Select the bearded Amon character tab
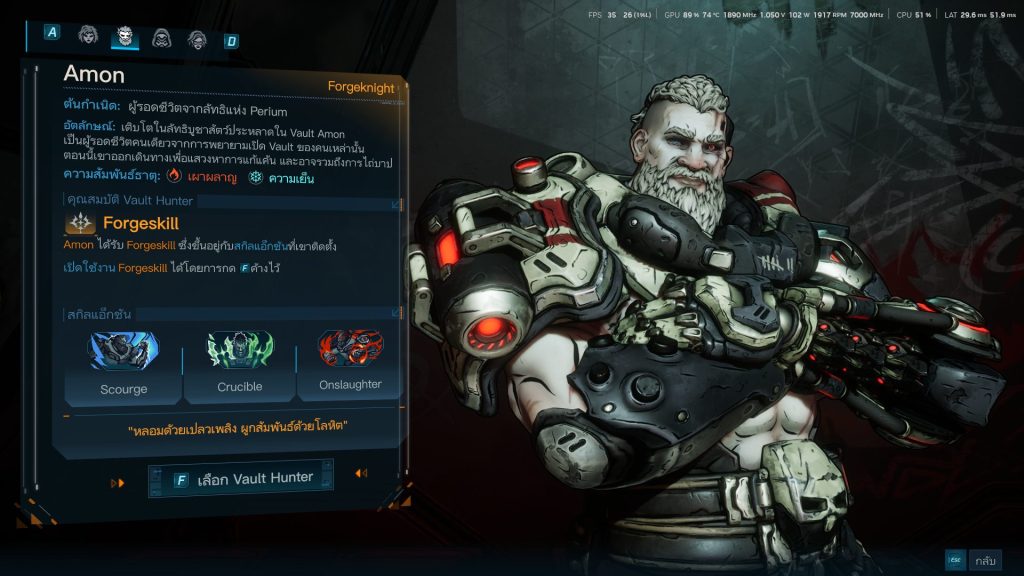This screenshot has width=1024, height=576. [125, 37]
